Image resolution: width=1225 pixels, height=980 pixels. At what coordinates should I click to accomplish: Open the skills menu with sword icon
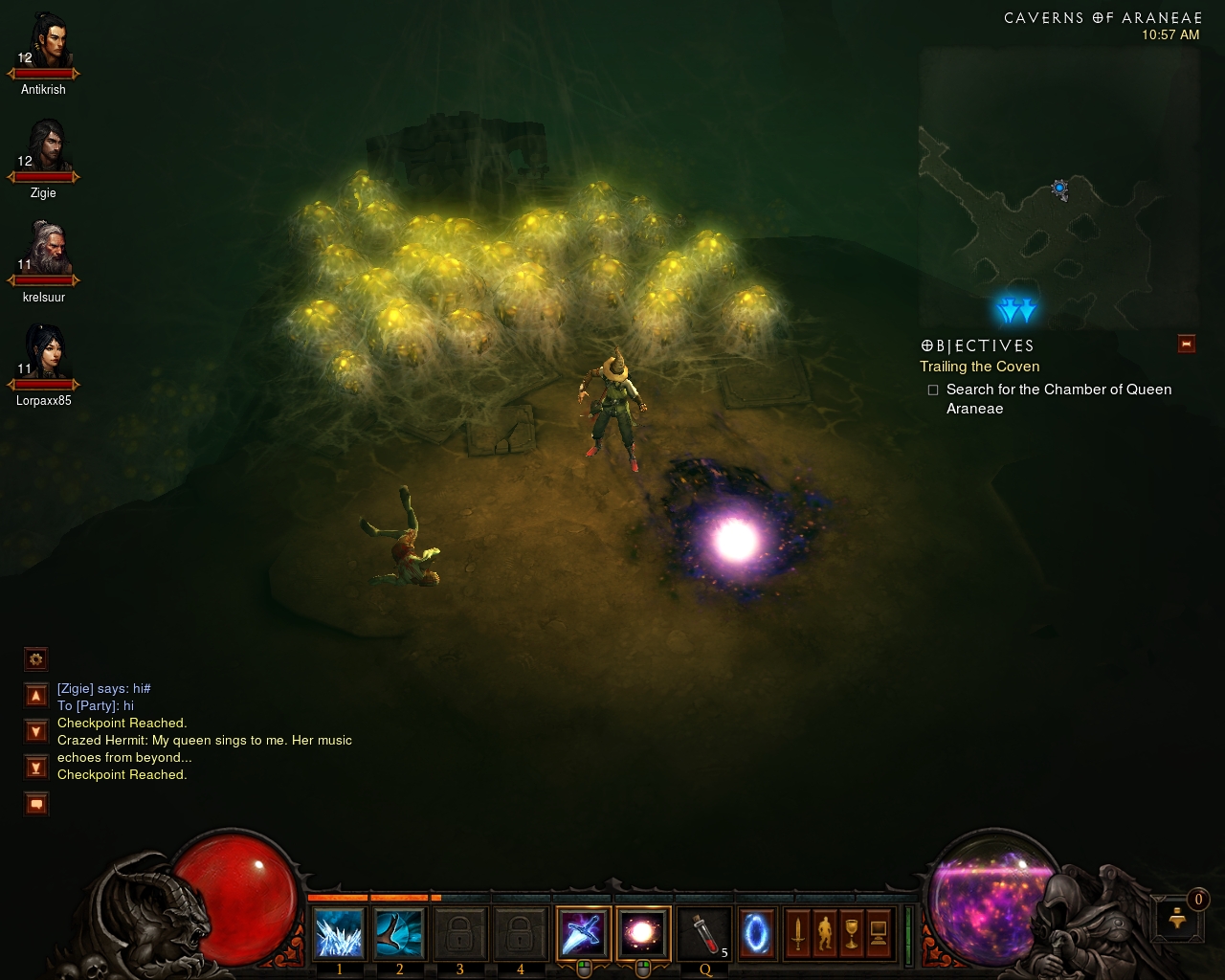pos(797,933)
